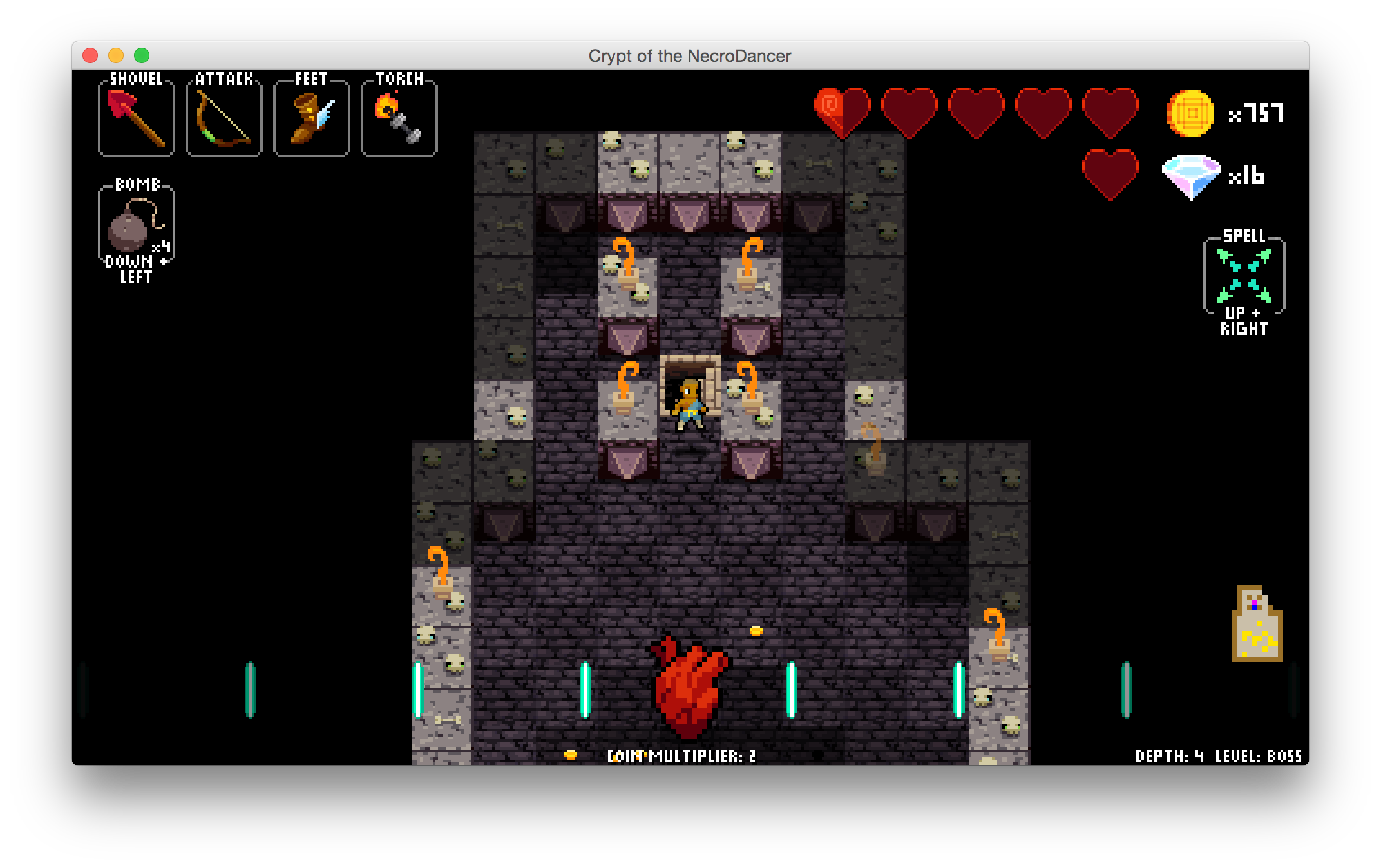The image size is (1381, 868).
Task: Choose the Torch equipment slot
Action: tap(399, 118)
